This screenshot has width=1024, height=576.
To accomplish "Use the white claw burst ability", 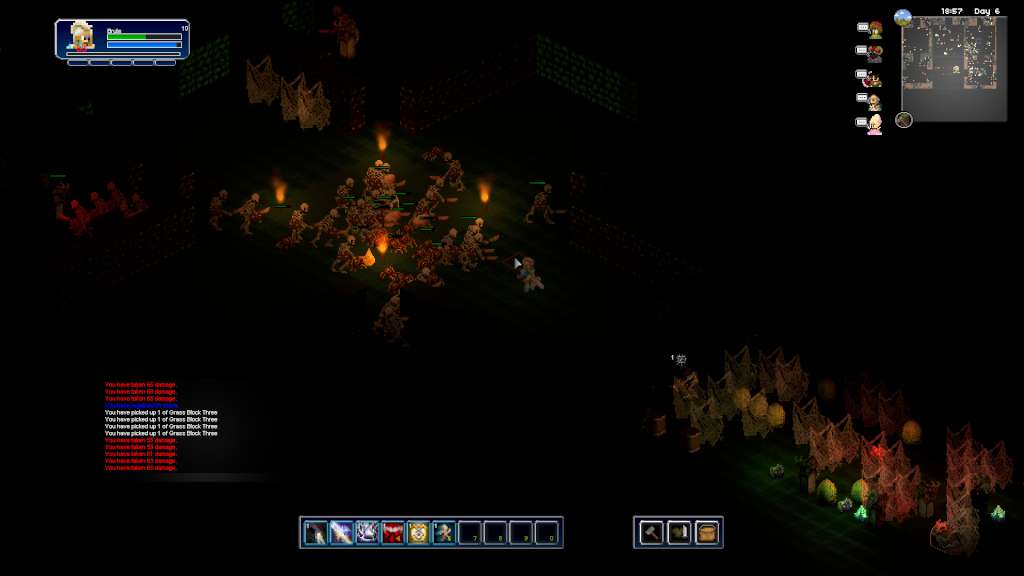I will coord(367,532).
